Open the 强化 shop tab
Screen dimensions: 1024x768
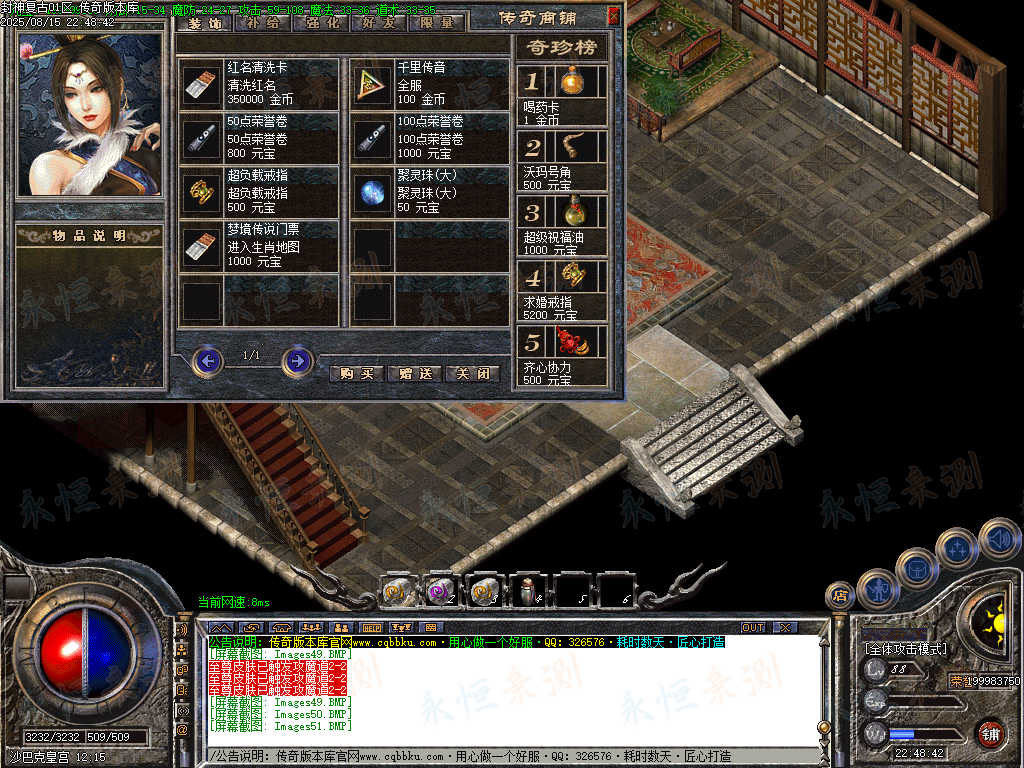point(321,22)
